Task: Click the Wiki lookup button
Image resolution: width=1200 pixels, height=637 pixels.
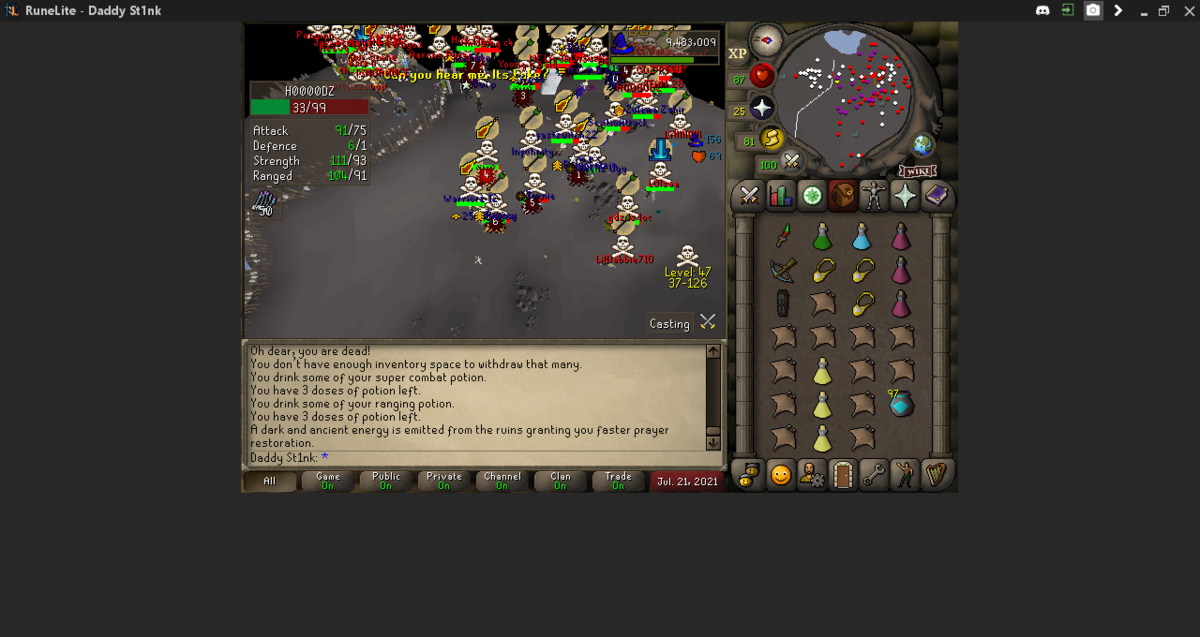Action: coord(917,171)
